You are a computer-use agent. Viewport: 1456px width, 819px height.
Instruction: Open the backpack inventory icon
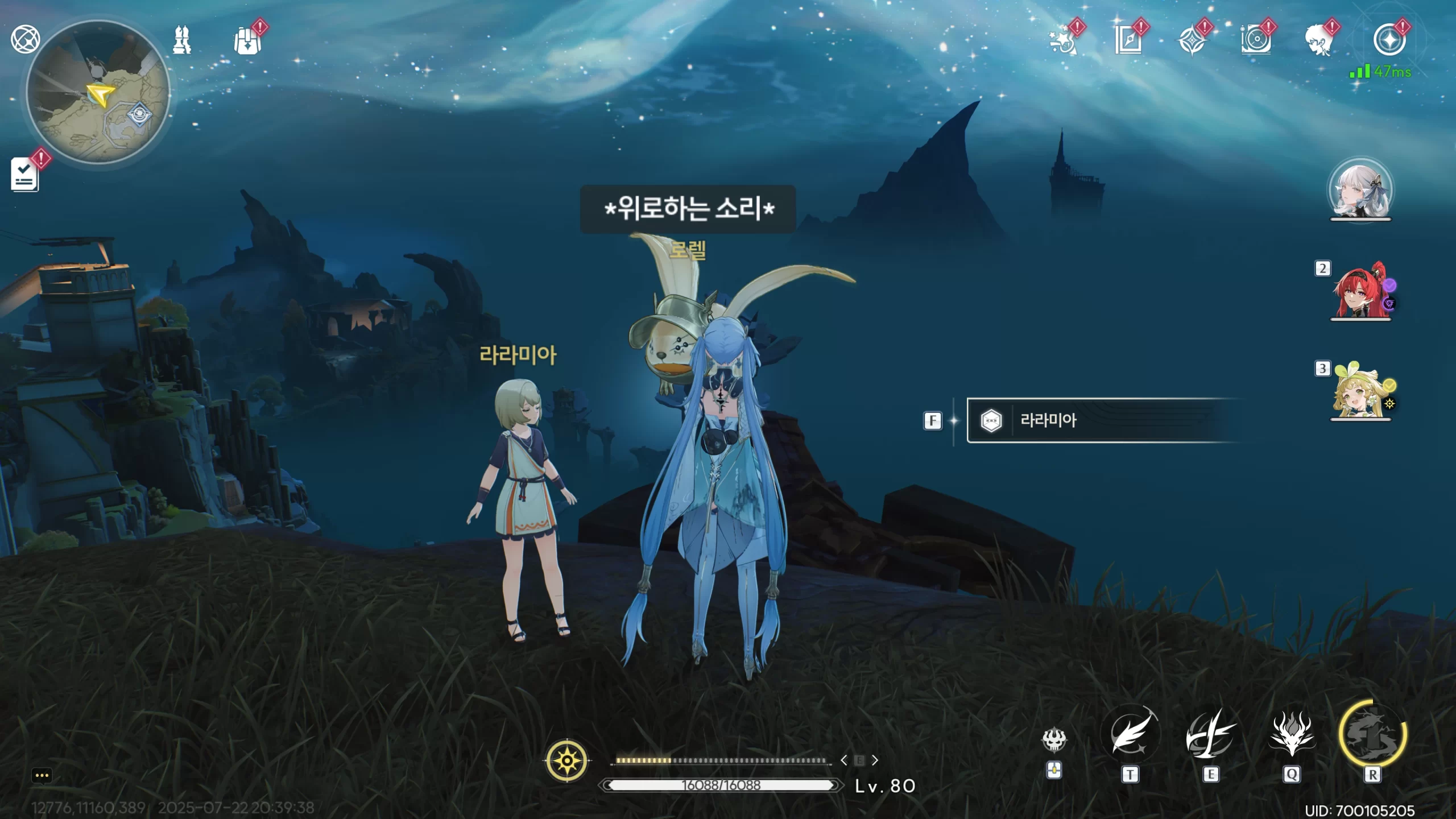pos(248,41)
